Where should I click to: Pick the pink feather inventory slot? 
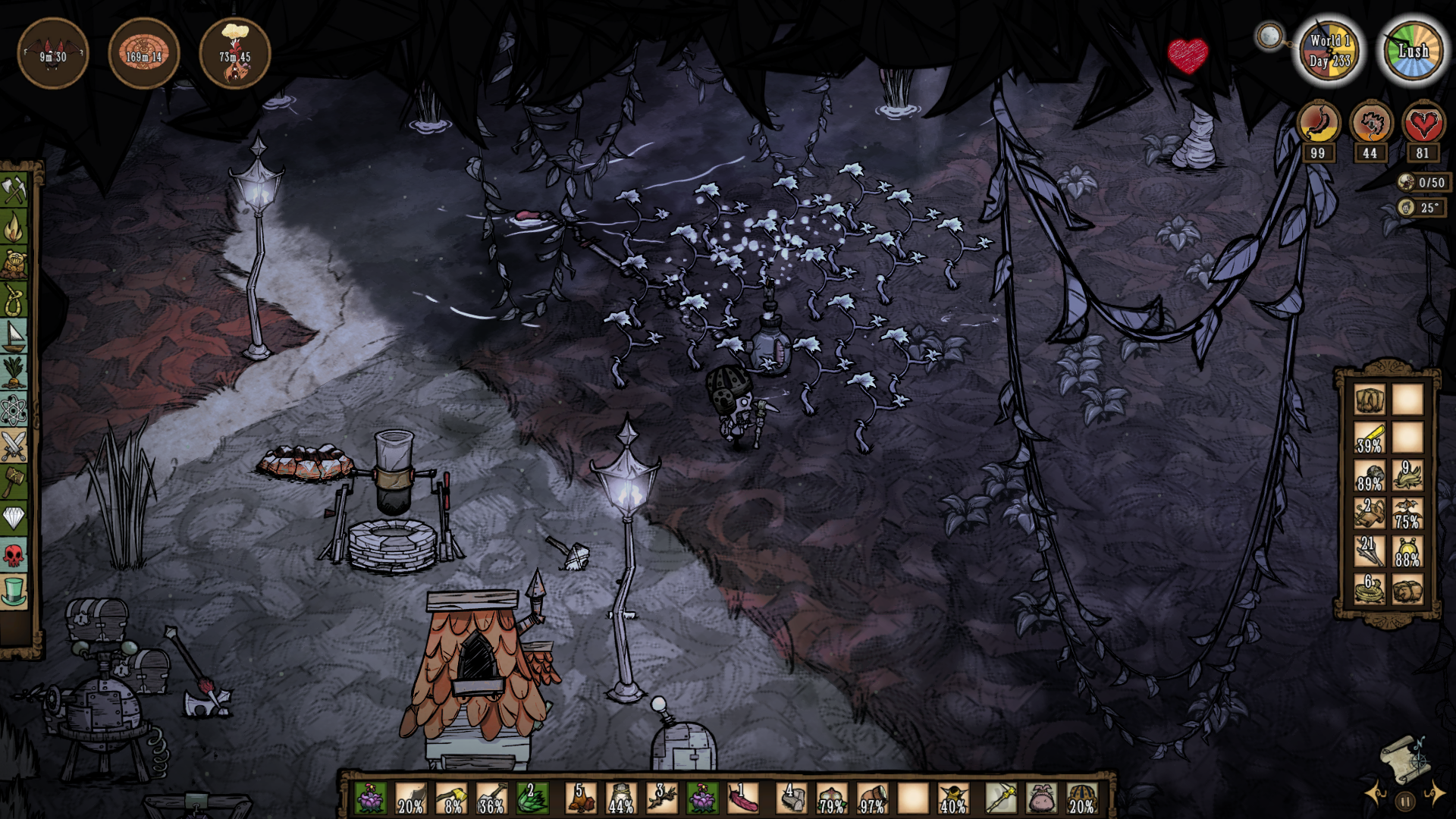pos(742,798)
